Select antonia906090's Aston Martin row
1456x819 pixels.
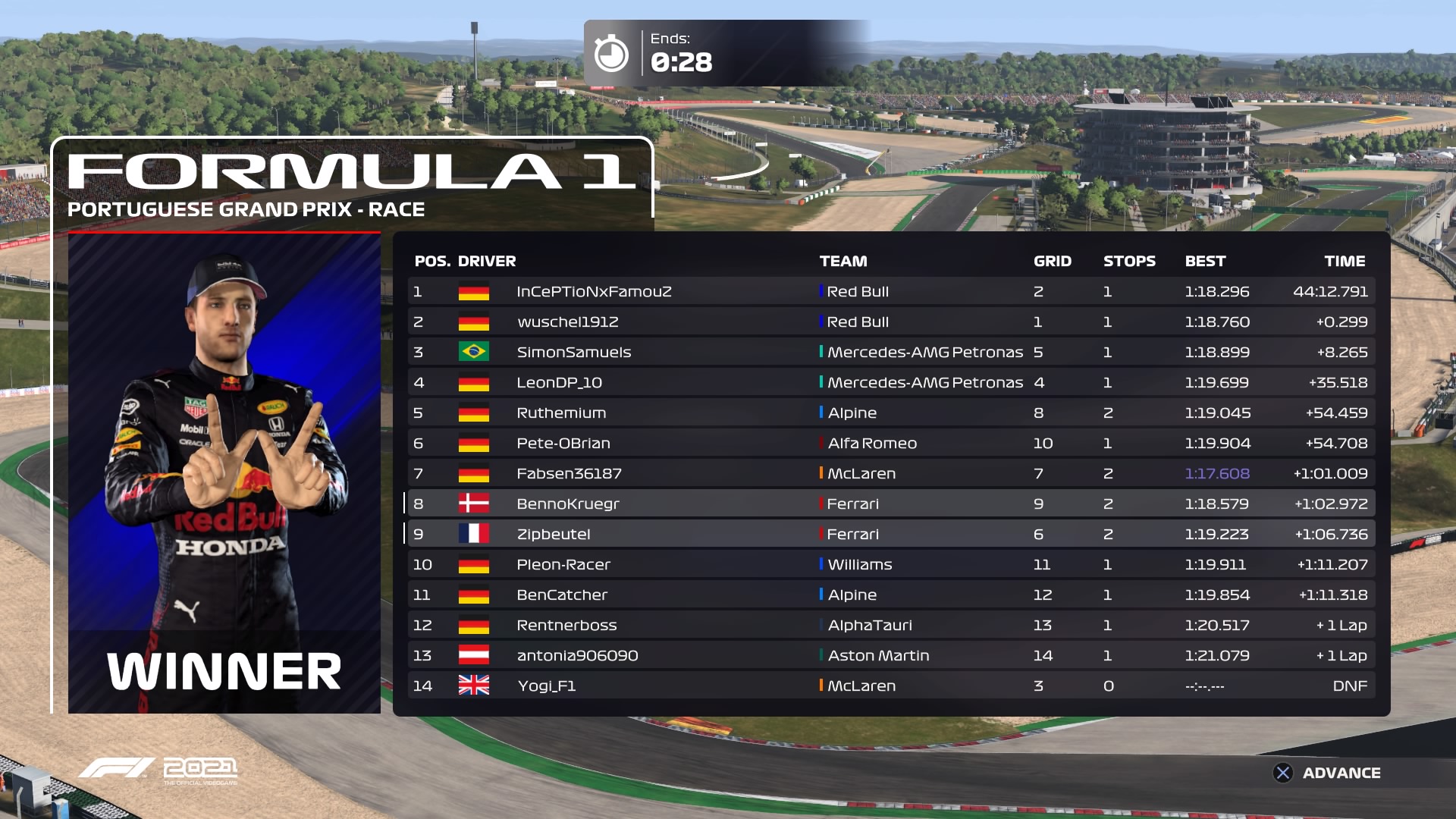(891, 655)
